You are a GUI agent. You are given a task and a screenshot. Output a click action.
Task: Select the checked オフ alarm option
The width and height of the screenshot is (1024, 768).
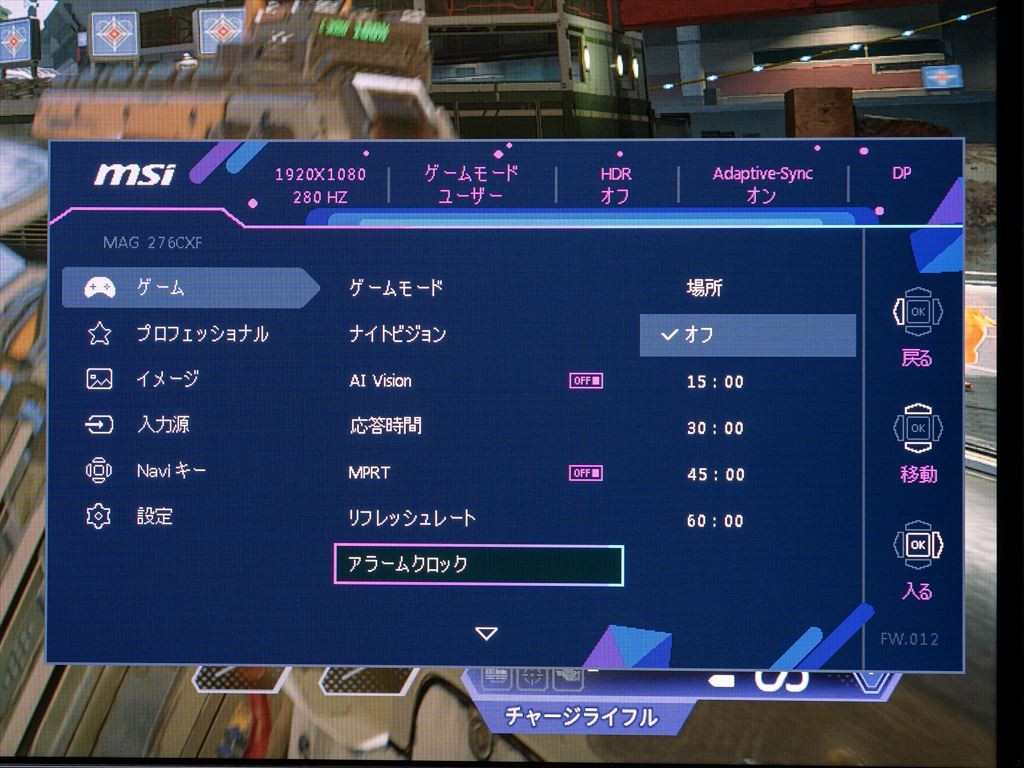coord(747,335)
